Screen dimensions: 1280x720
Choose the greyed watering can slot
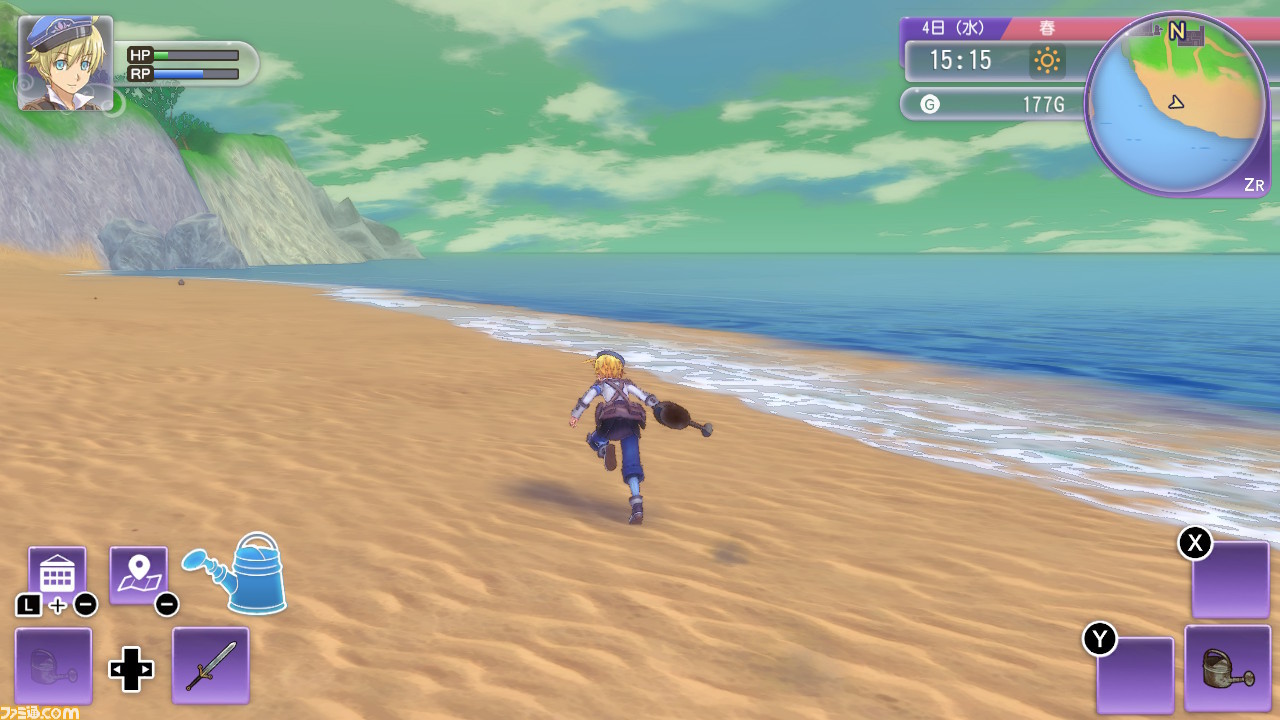click(53, 665)
